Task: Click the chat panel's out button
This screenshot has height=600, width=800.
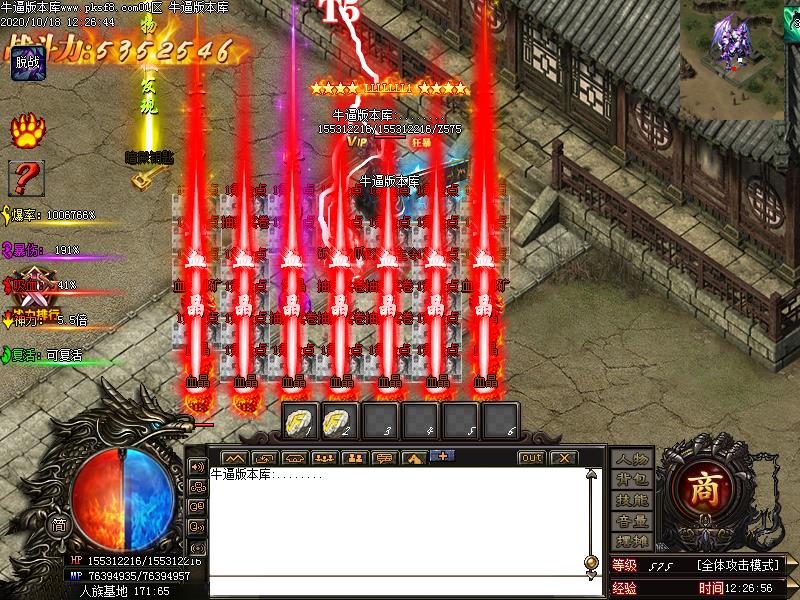Action: 531,457
